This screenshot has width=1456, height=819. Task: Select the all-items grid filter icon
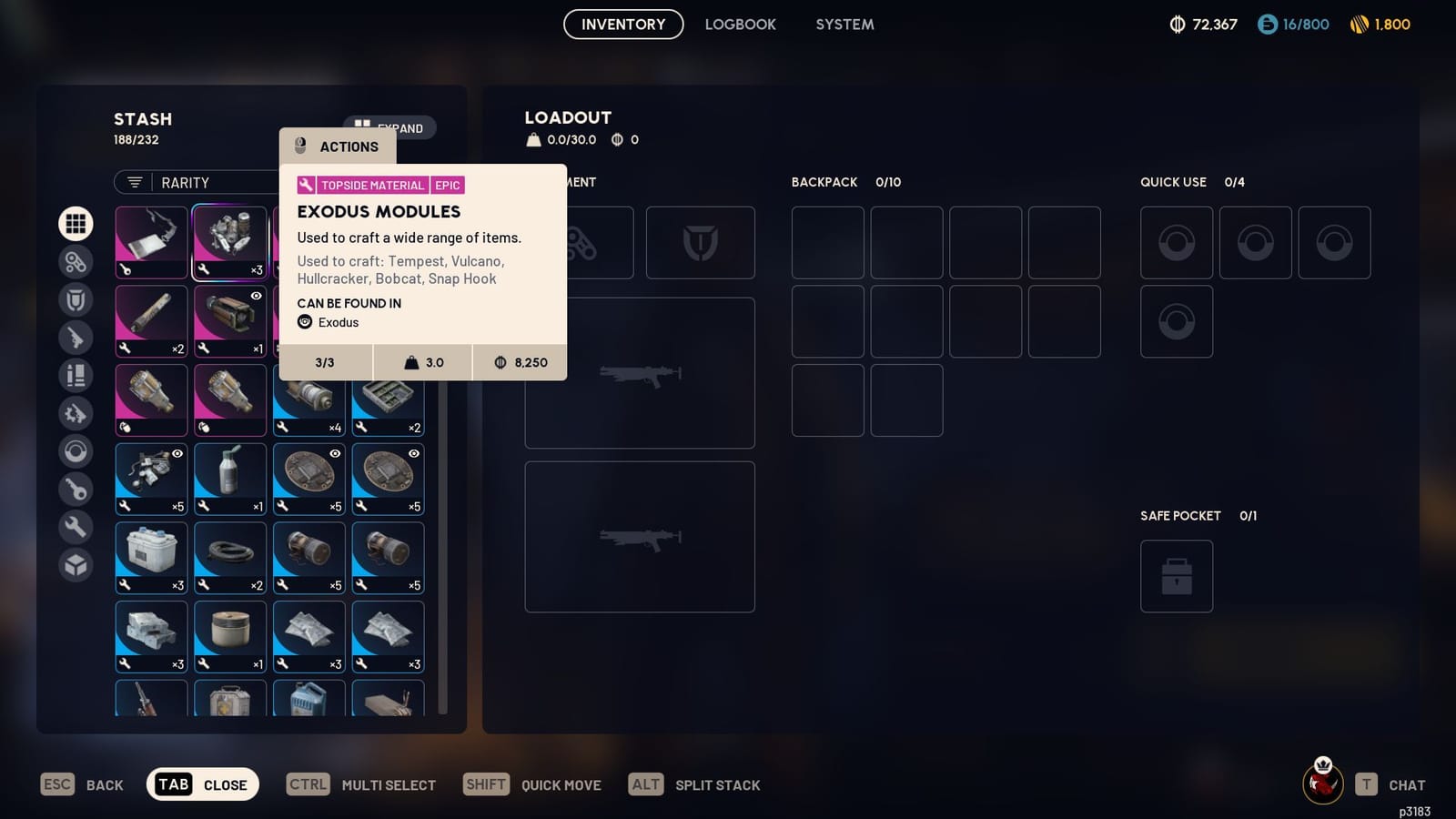[76, 223]
